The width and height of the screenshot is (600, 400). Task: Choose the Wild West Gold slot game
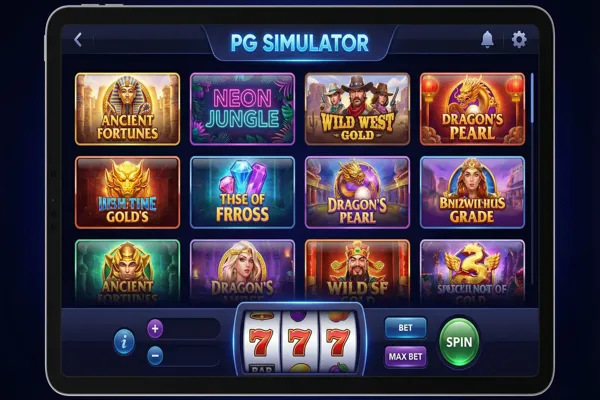click(357, 109)
